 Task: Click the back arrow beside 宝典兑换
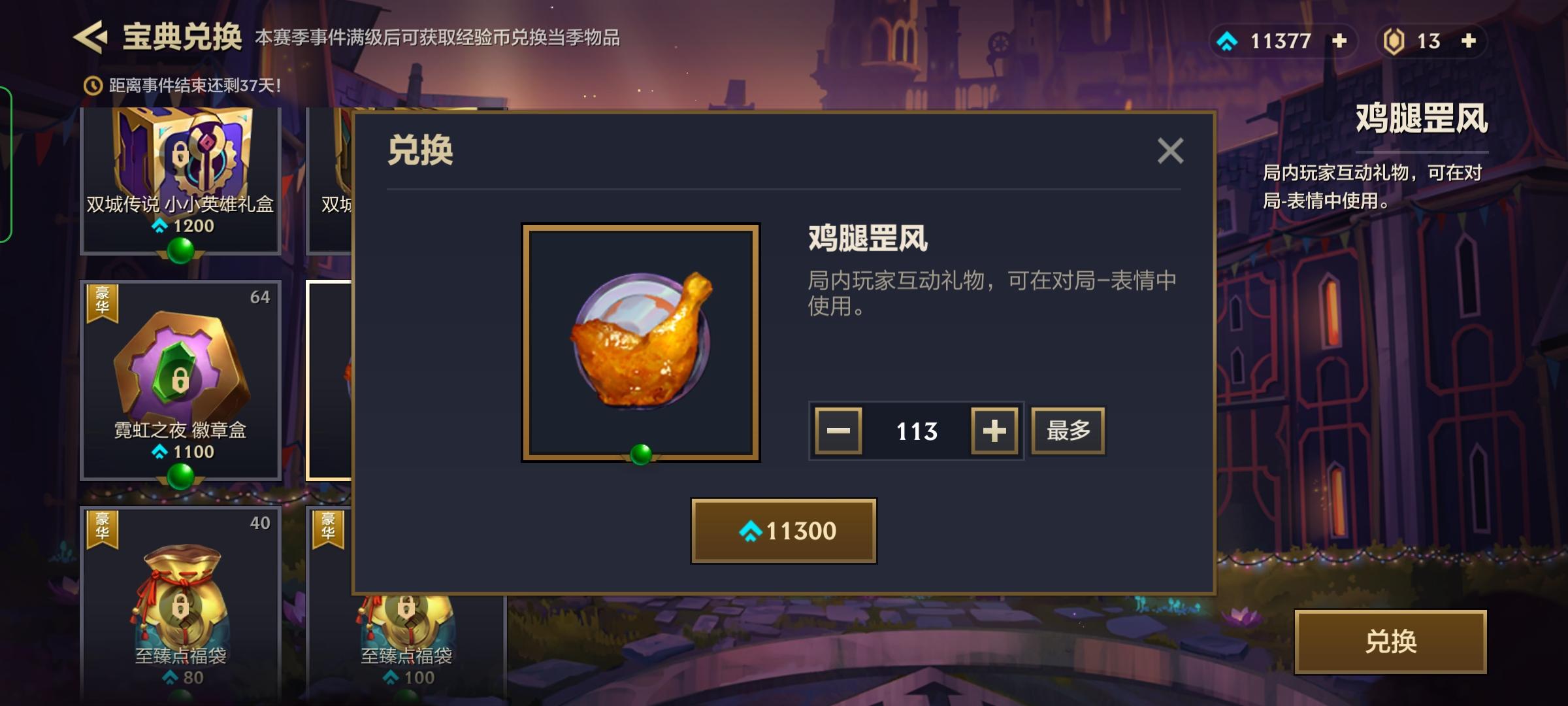91,39
